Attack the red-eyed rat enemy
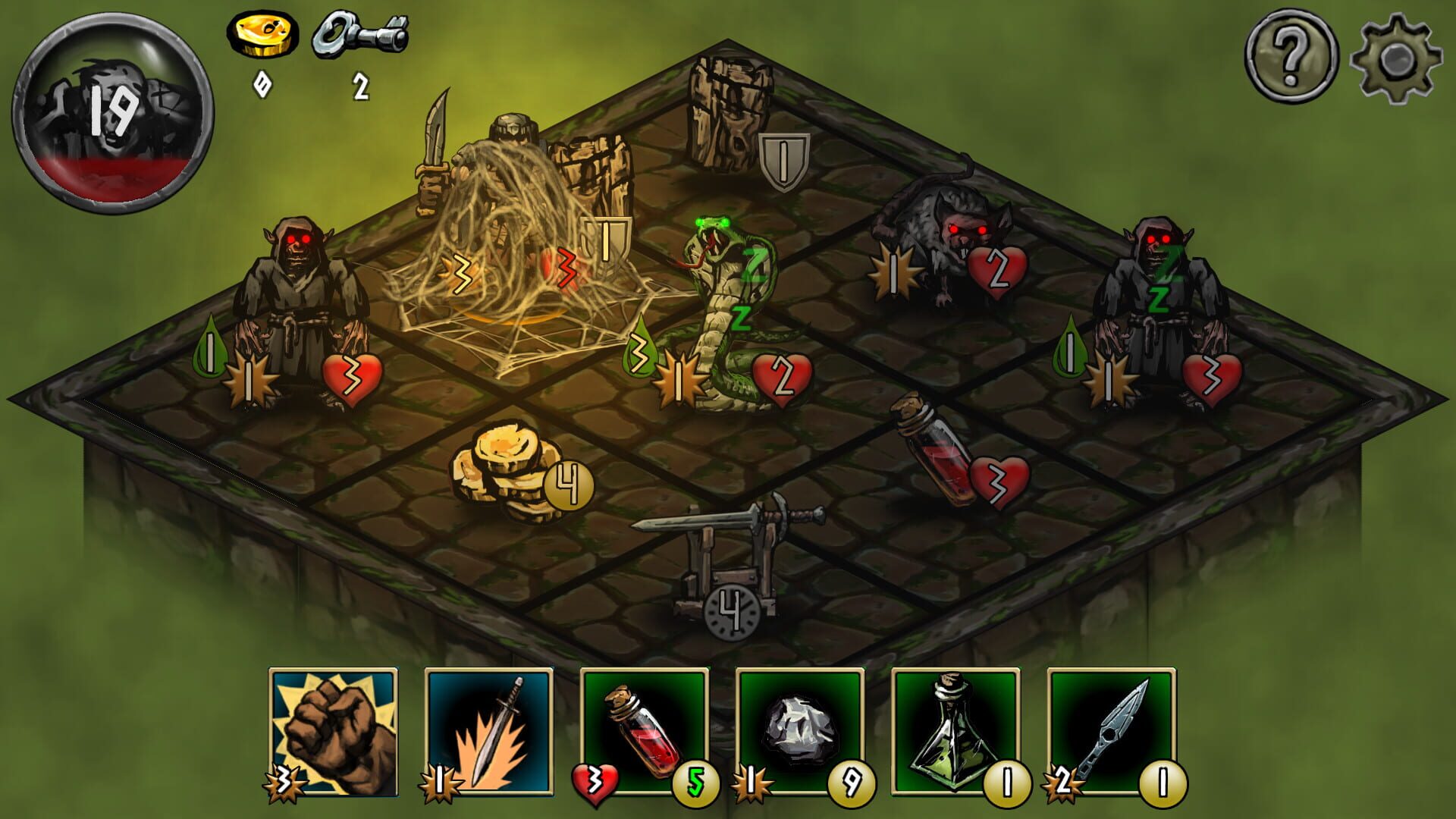1456x819 pixels. [948, 227]
